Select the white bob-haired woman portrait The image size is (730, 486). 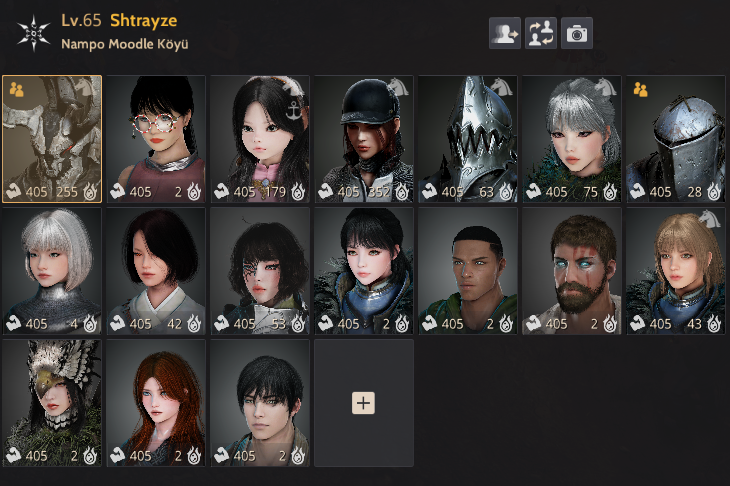click(x=52, y=270)
